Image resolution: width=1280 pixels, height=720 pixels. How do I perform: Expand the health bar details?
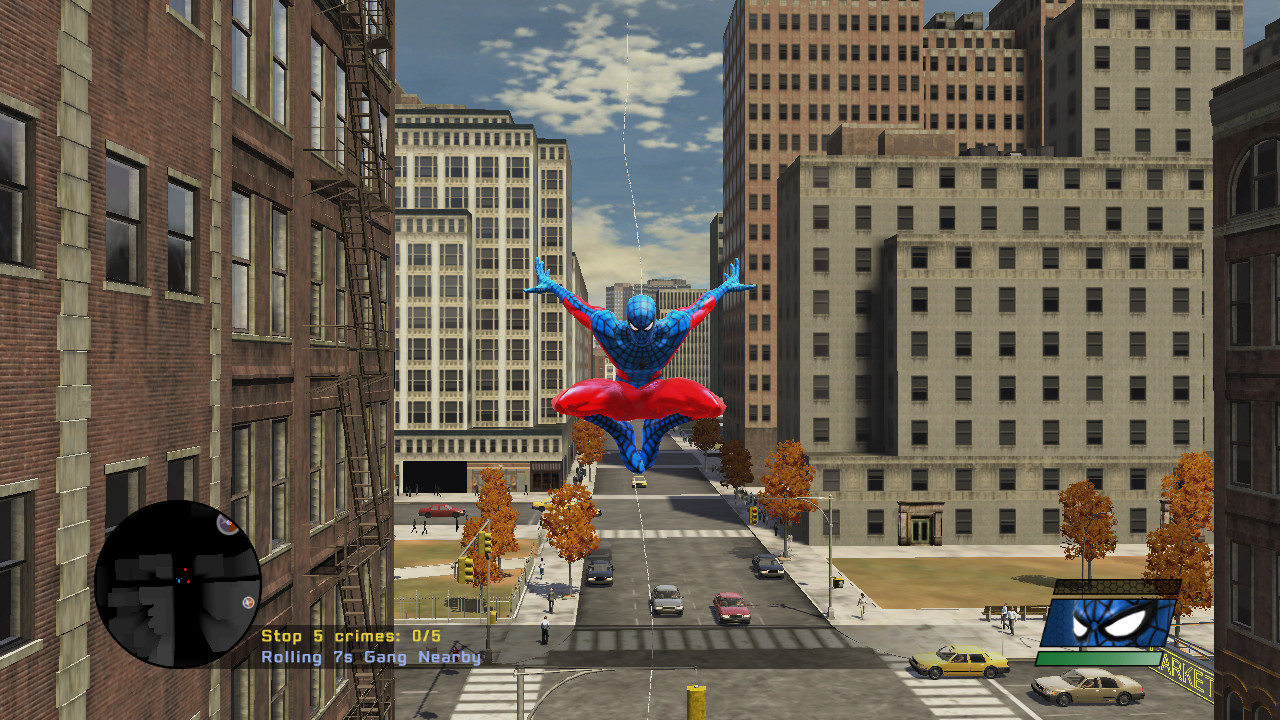[1100, 657]
